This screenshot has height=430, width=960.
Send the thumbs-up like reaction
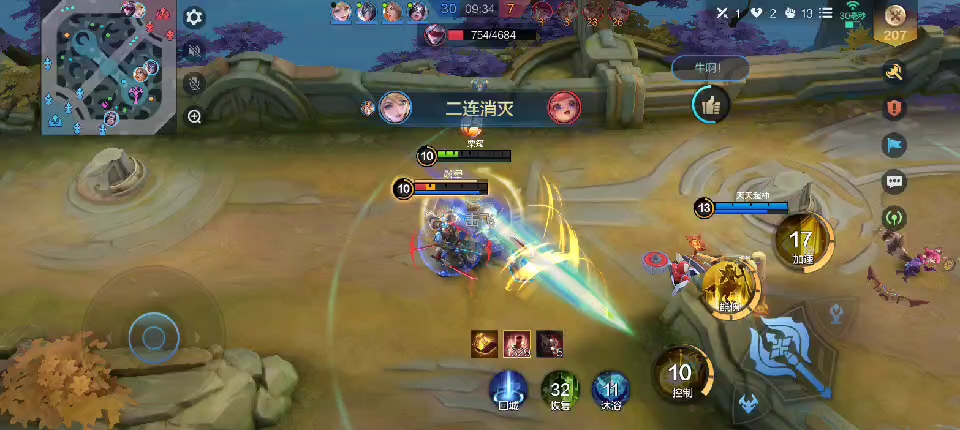(710, 103)
